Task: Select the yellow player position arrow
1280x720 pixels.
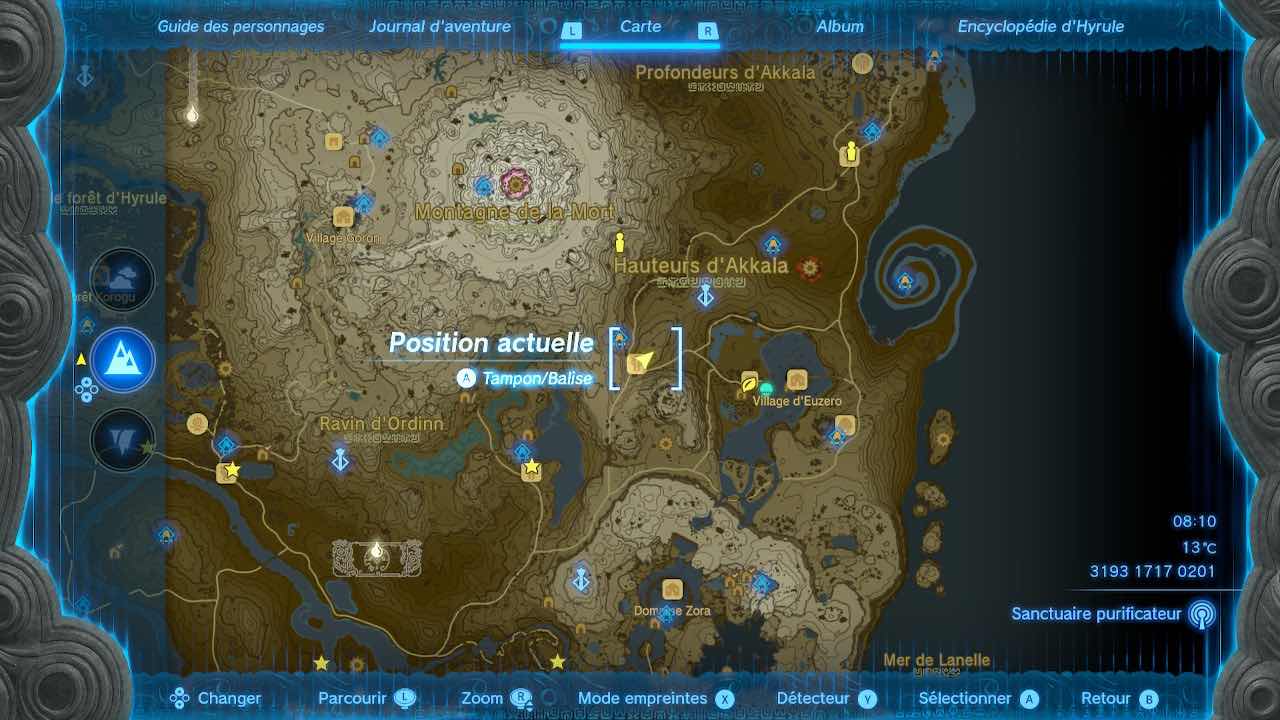Action: pyautogui.click(x=642, y=360)
